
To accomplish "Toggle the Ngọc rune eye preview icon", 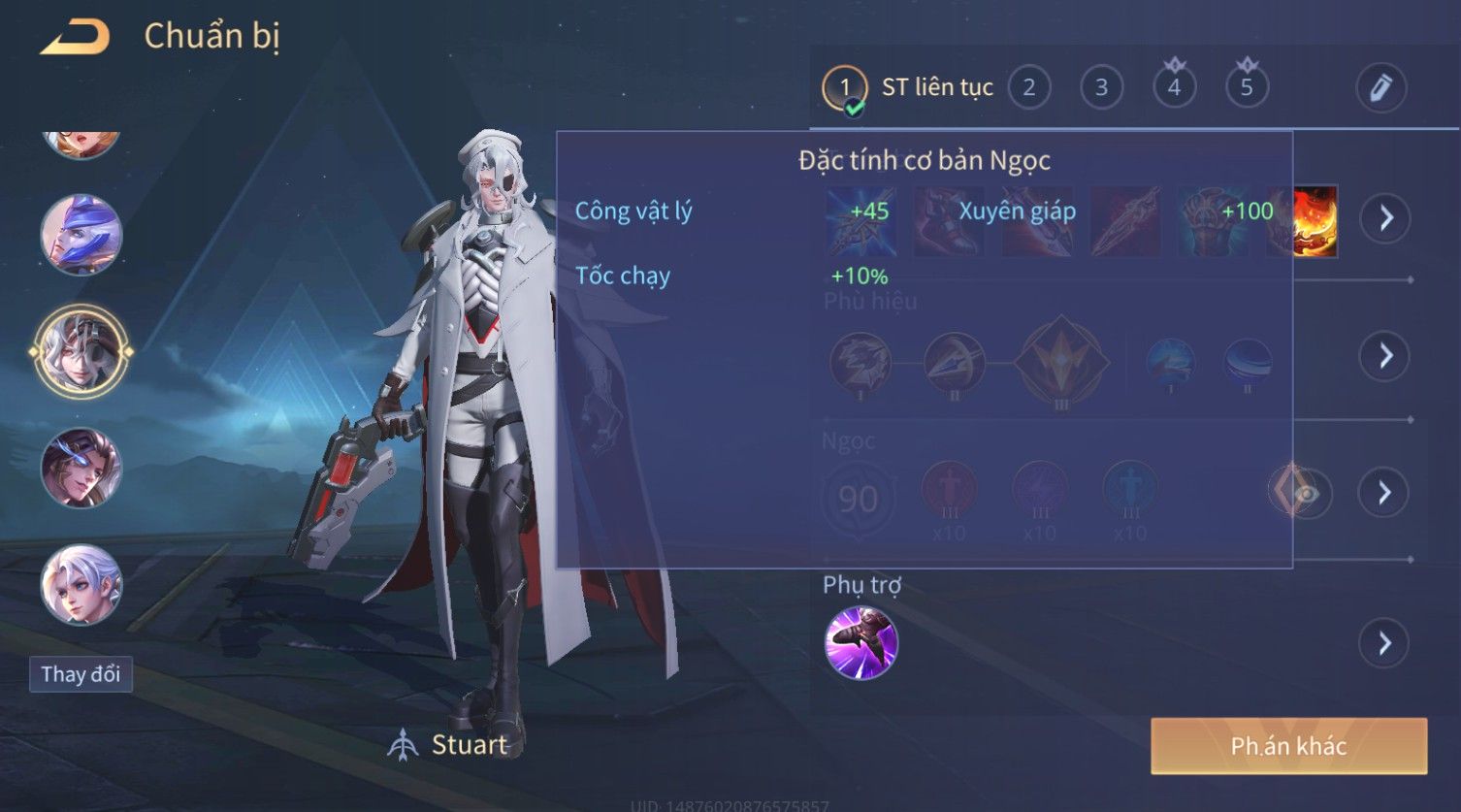I will pyautogui.click(x=1306, y=495).
